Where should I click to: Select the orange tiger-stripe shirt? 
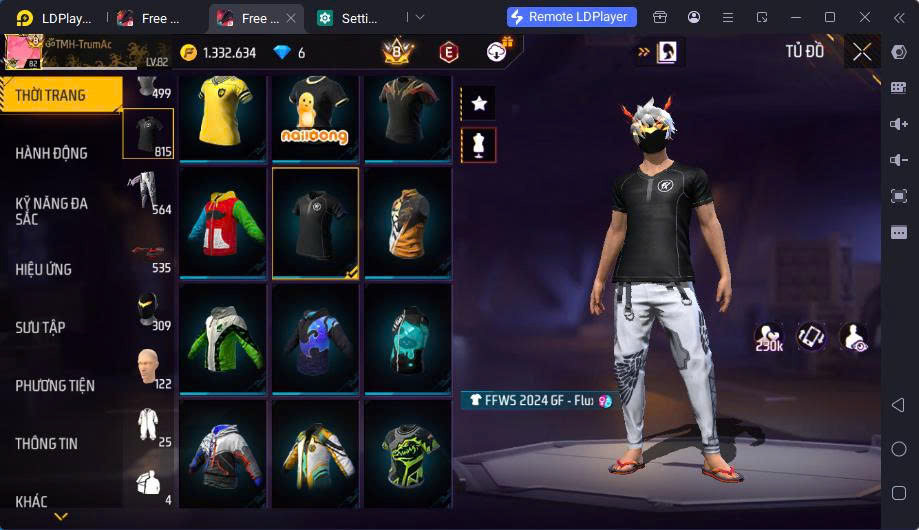click(406, 223)
